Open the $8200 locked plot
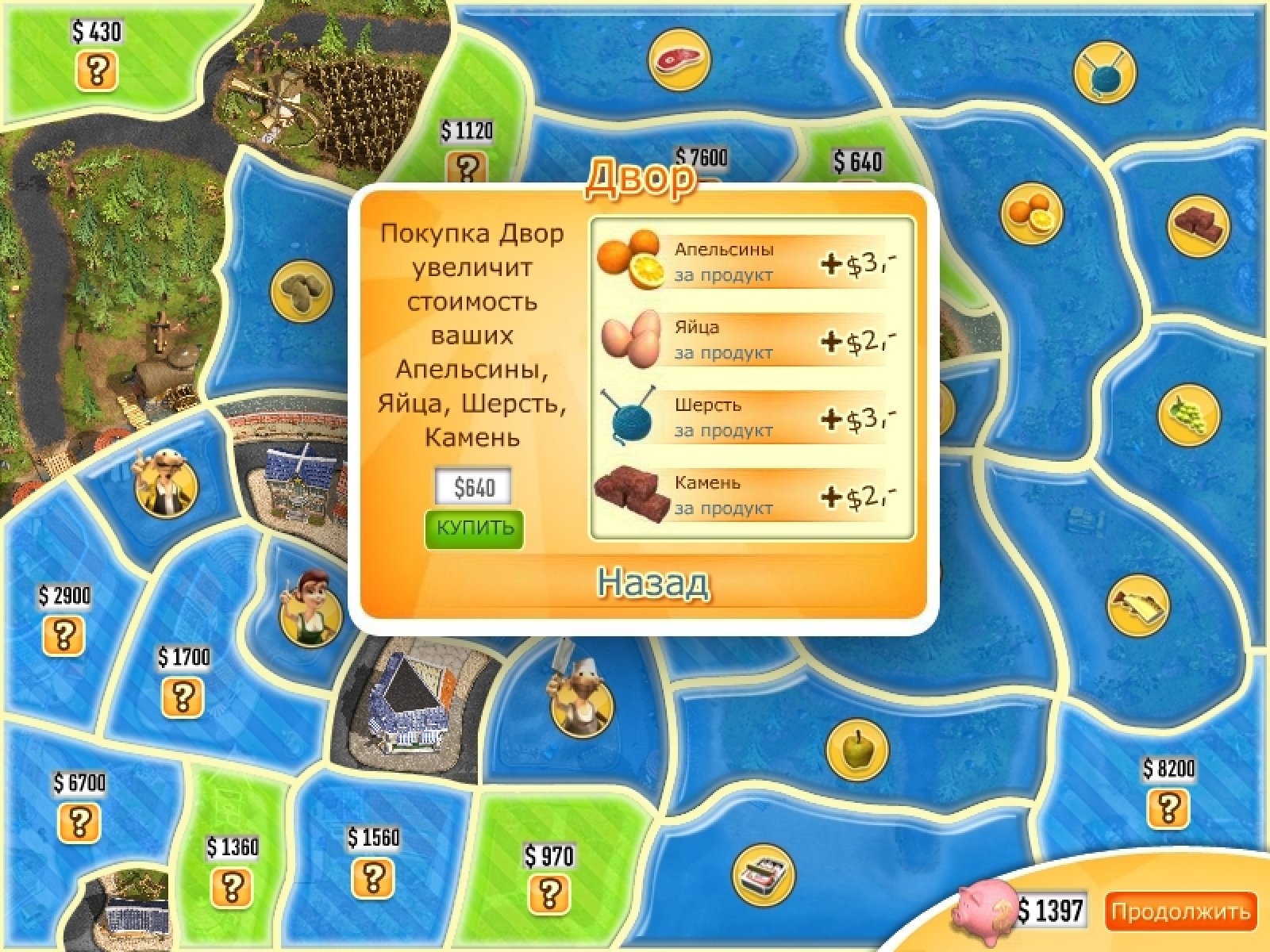The height and width of the screenshot is (952, 1270). coord(1168,808)
